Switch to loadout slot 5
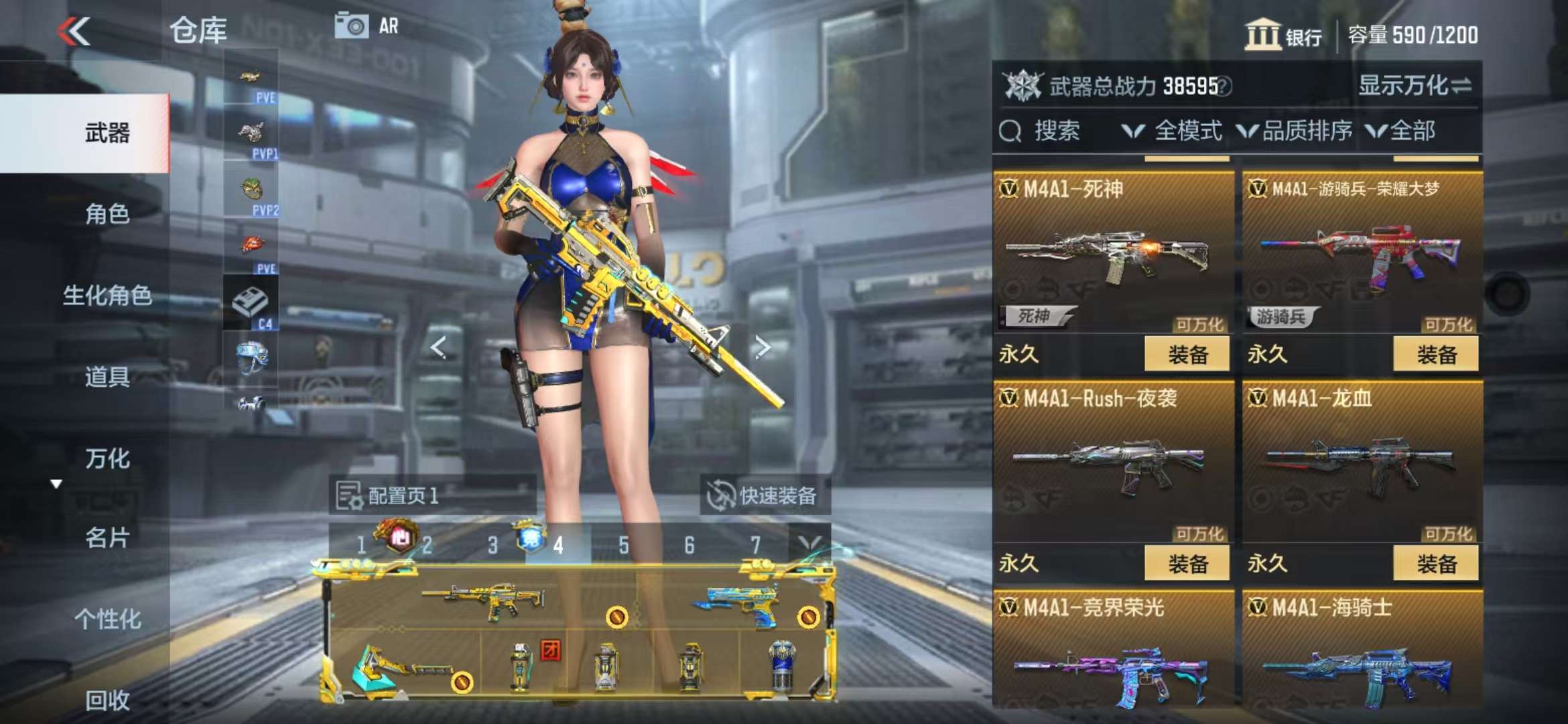This screenshot has width=1568, height=724. [623, 545]
